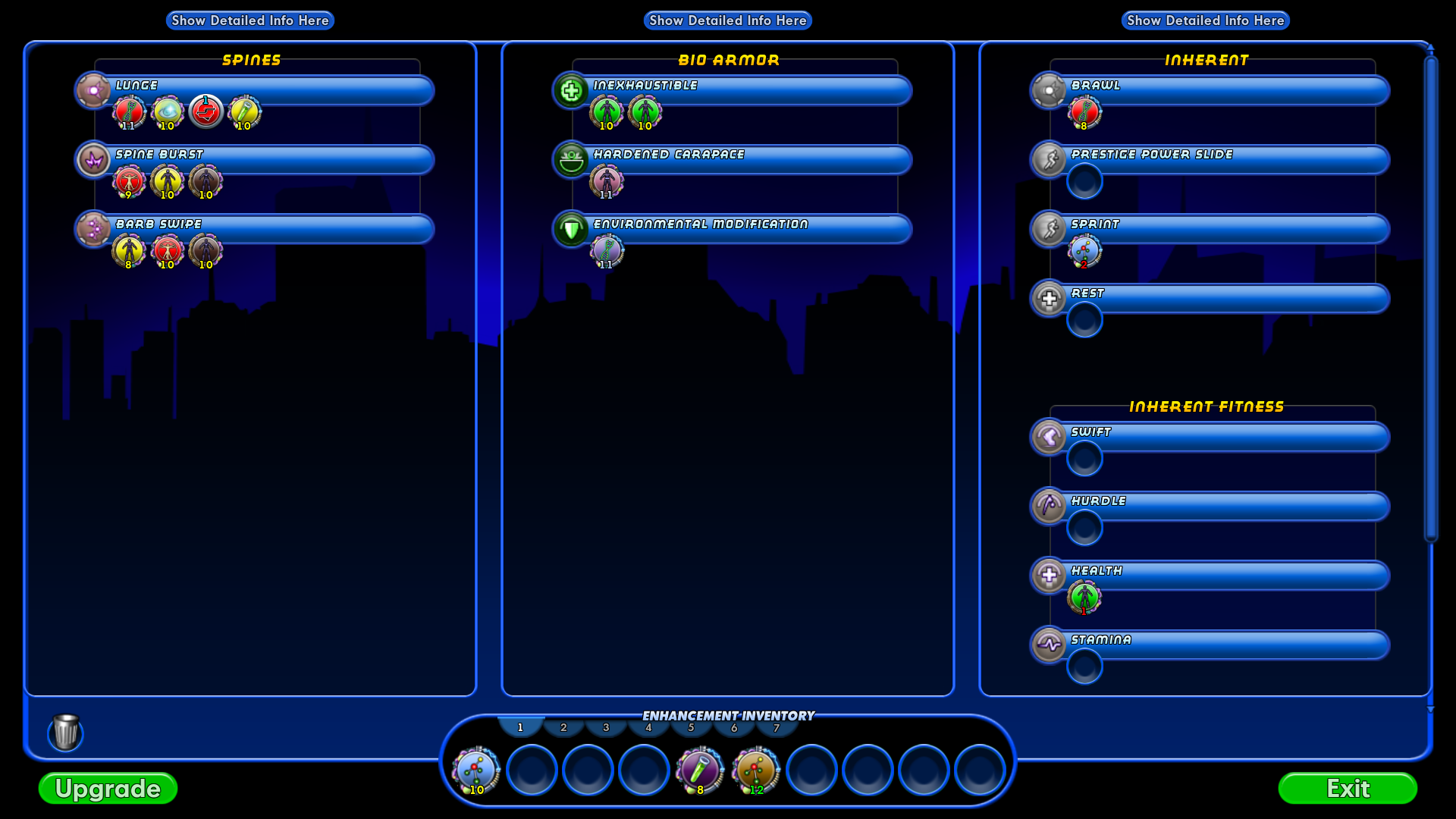
Task: Click the Spine Burst power icon
Action: [x=93, y=160]
